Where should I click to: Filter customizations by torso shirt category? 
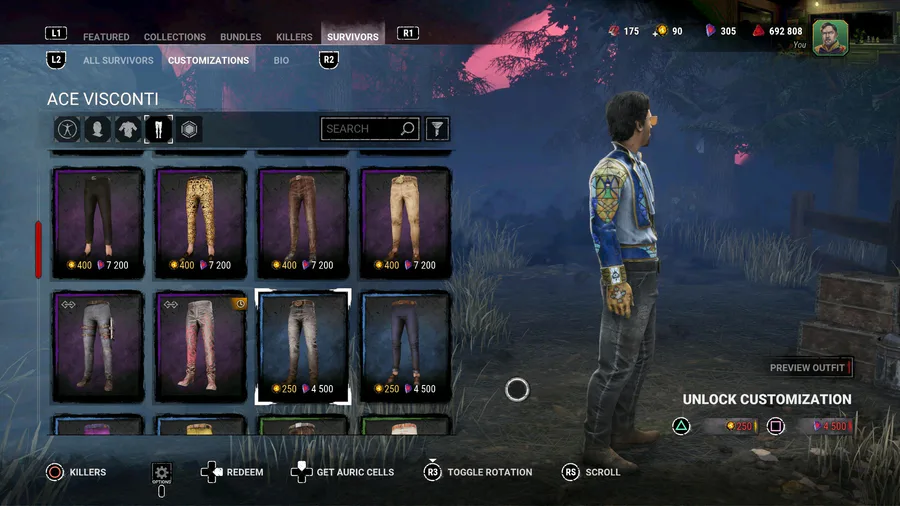128,129
